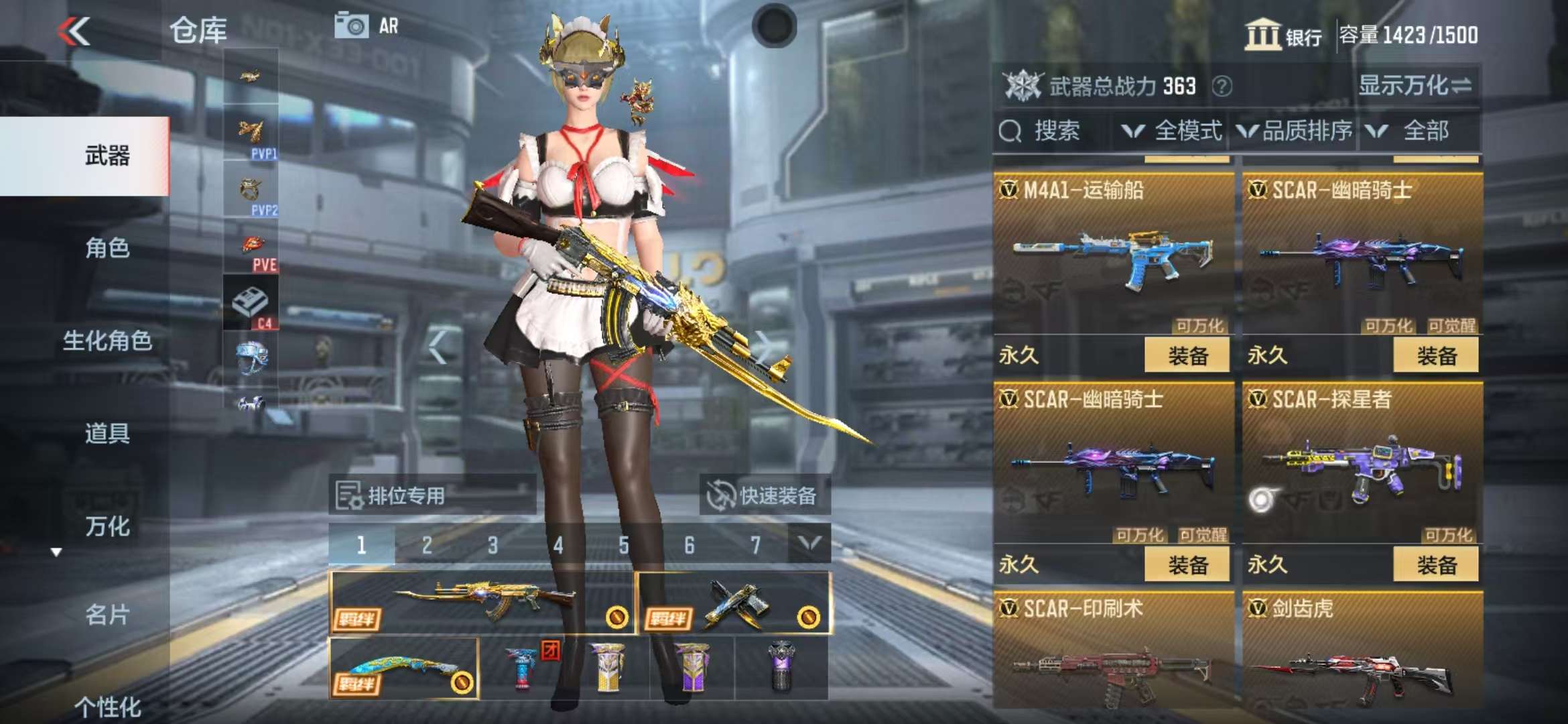Switch to the 道具 items tab
The image size is (1568, 724).
coord(107,433)
